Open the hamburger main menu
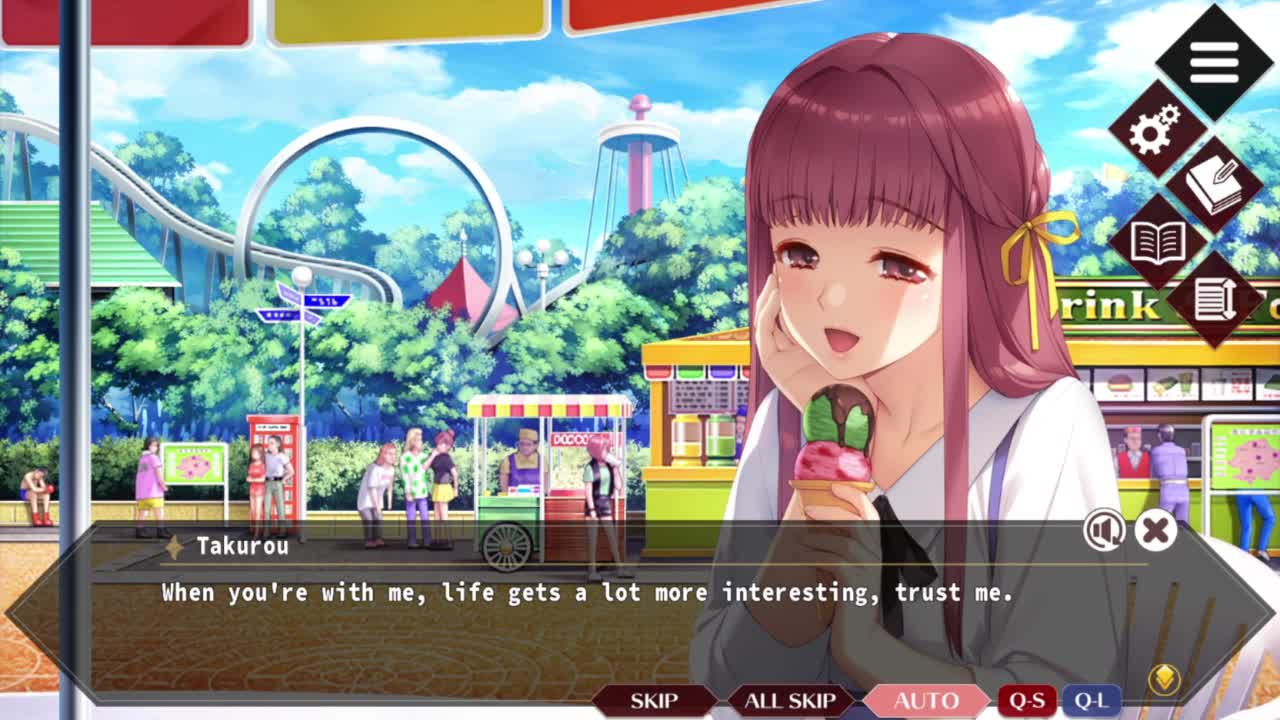 1214,63
